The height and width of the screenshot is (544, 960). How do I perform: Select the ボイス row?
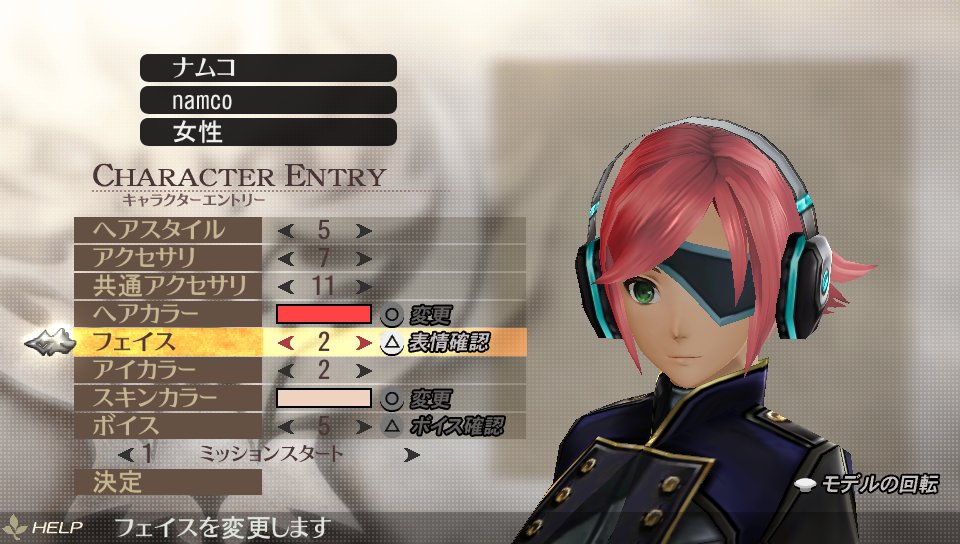pos(168,426)
